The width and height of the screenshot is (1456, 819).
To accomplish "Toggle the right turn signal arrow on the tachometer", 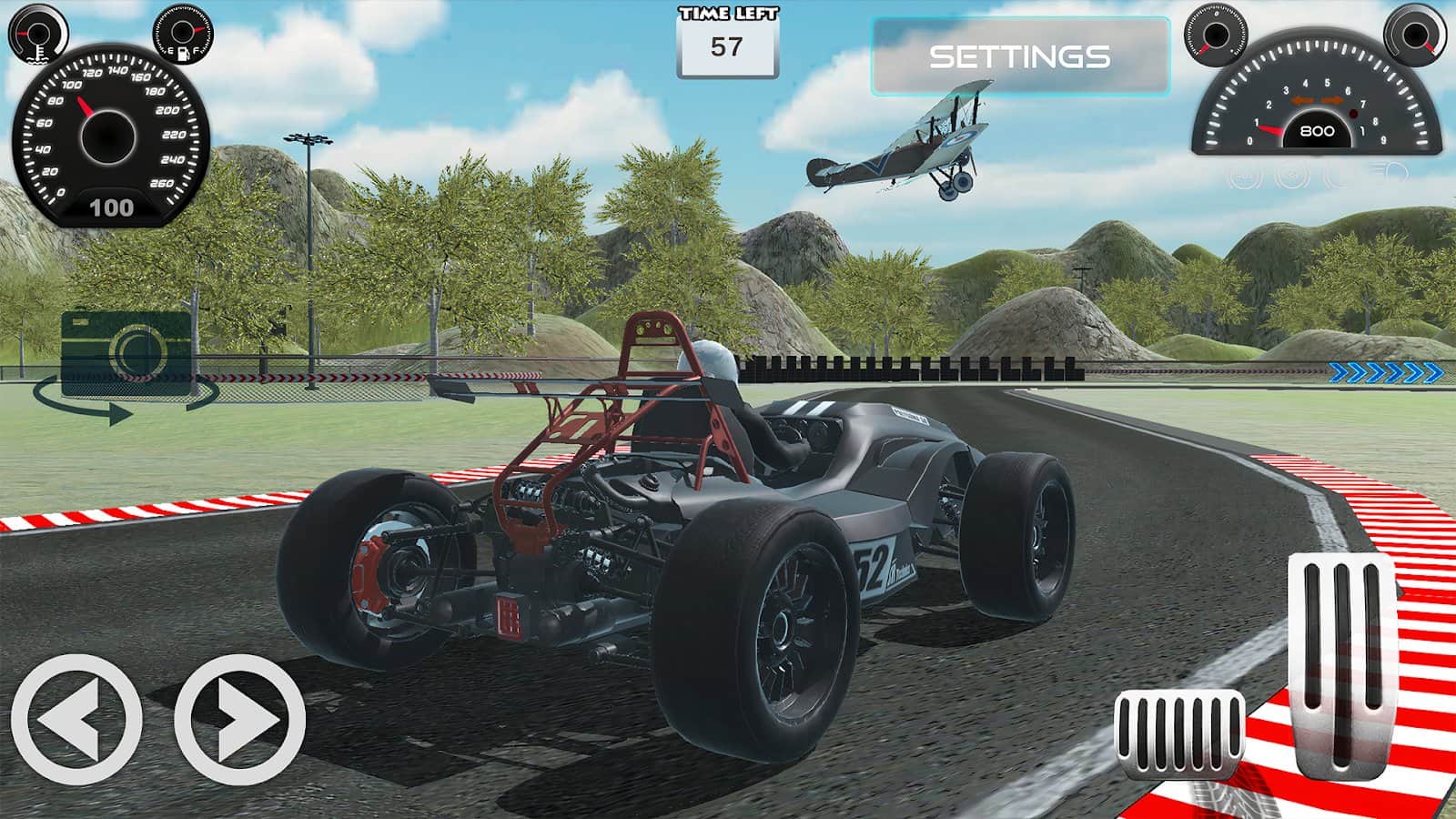I will (x=1331, y=100).
